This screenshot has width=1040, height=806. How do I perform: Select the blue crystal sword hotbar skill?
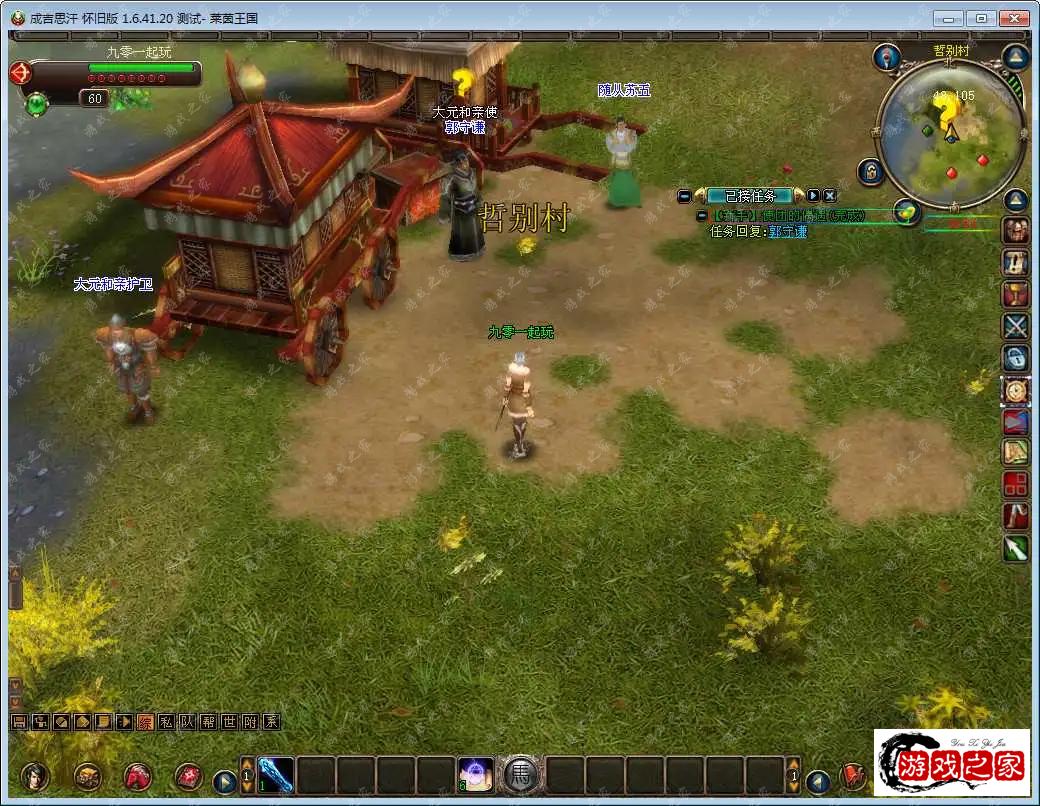tap(276, 775)
